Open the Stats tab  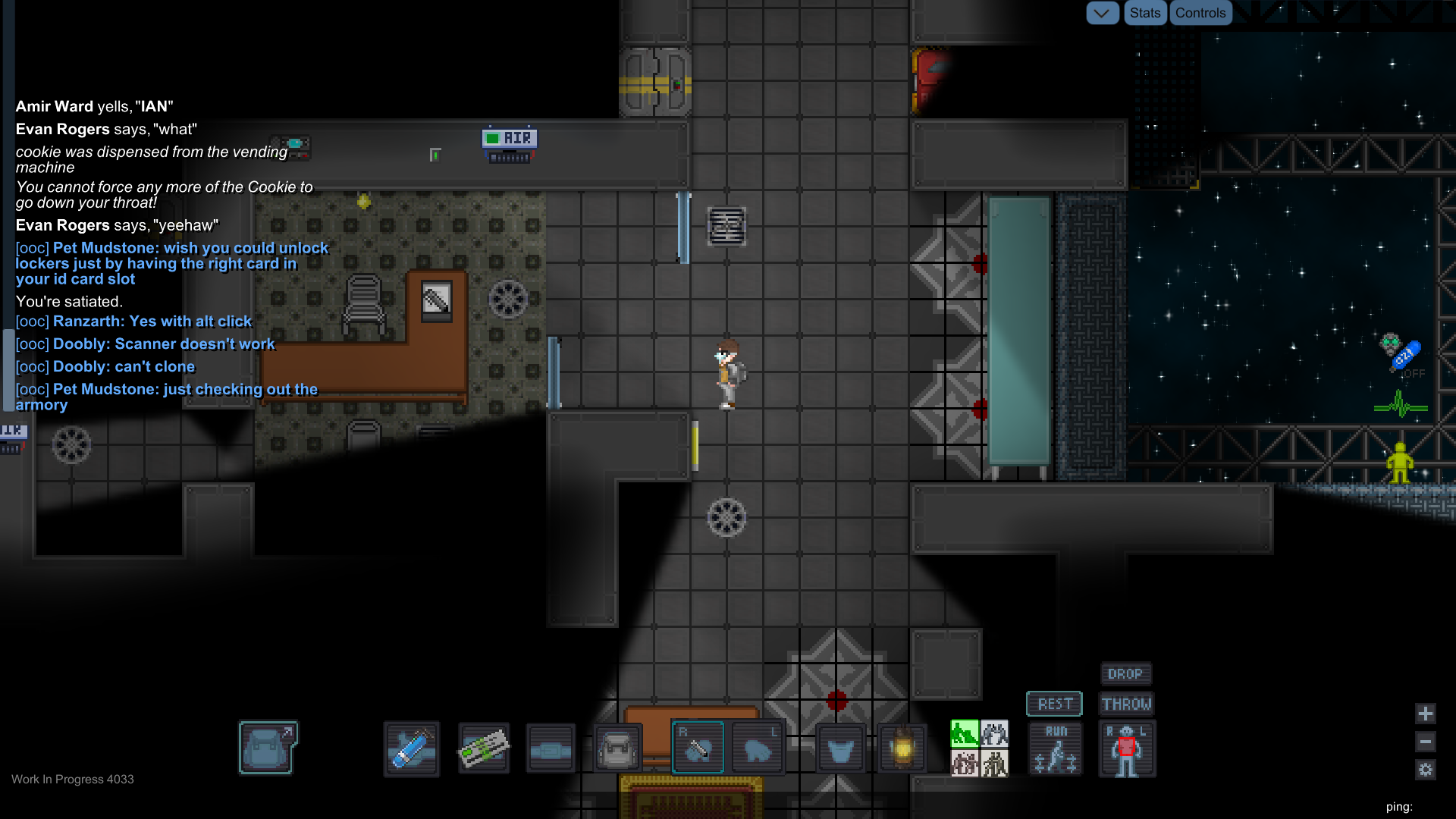(x=1144, y=13)
